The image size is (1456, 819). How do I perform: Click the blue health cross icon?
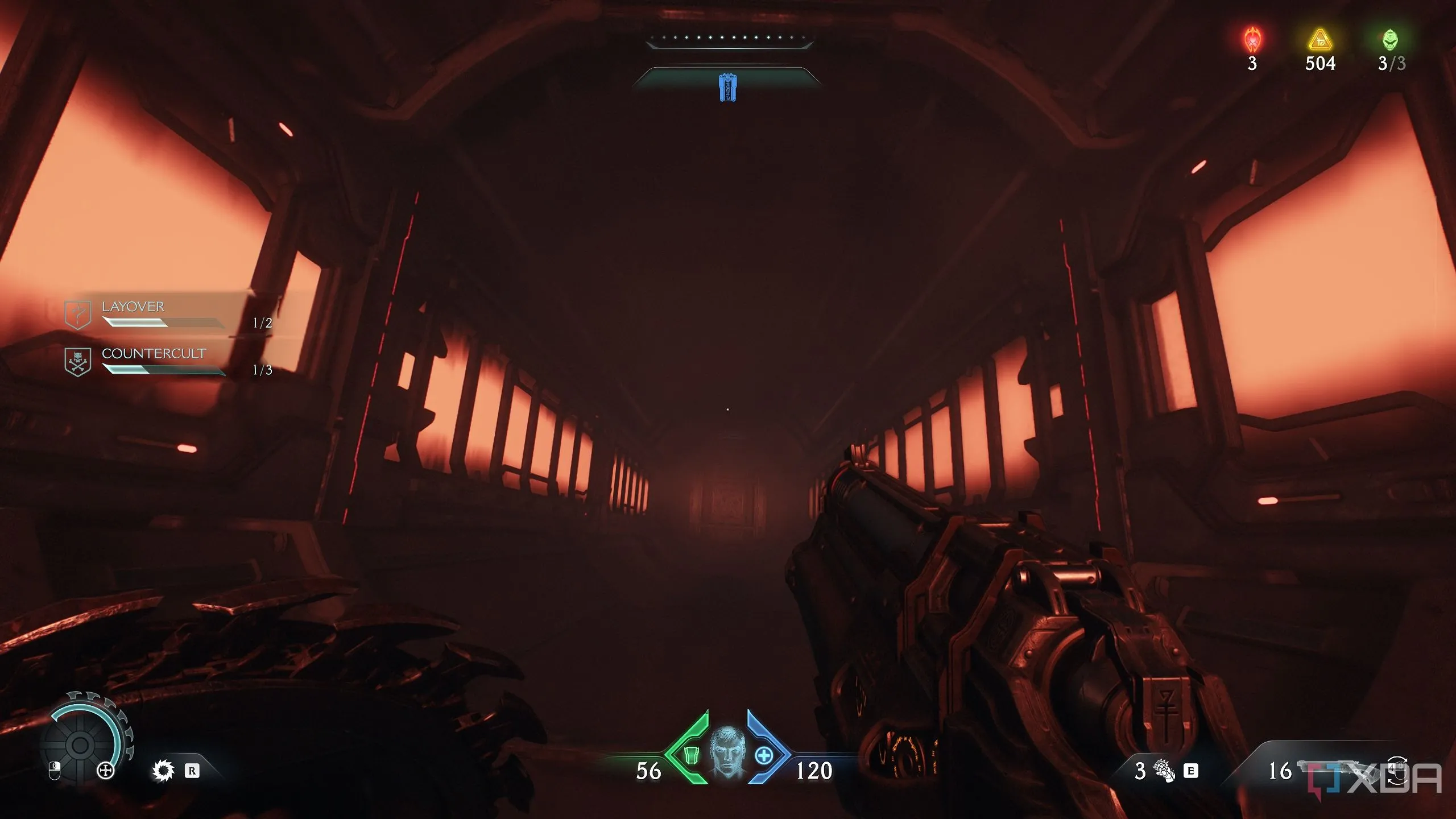[x=764, y=755]
